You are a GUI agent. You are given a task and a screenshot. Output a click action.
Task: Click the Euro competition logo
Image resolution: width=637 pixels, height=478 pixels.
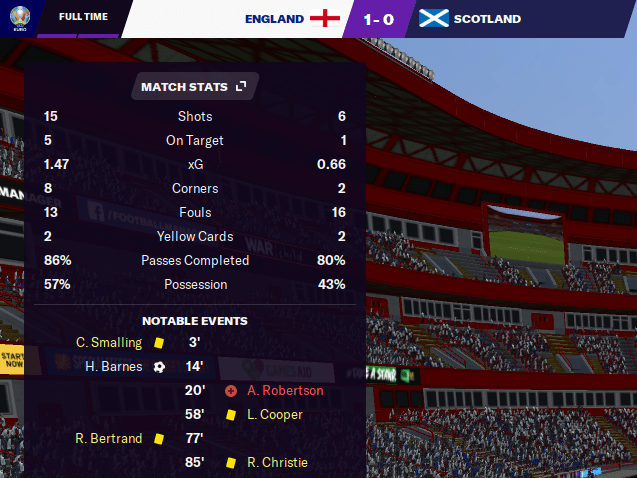pyautogui.click(x=17, y=17)
